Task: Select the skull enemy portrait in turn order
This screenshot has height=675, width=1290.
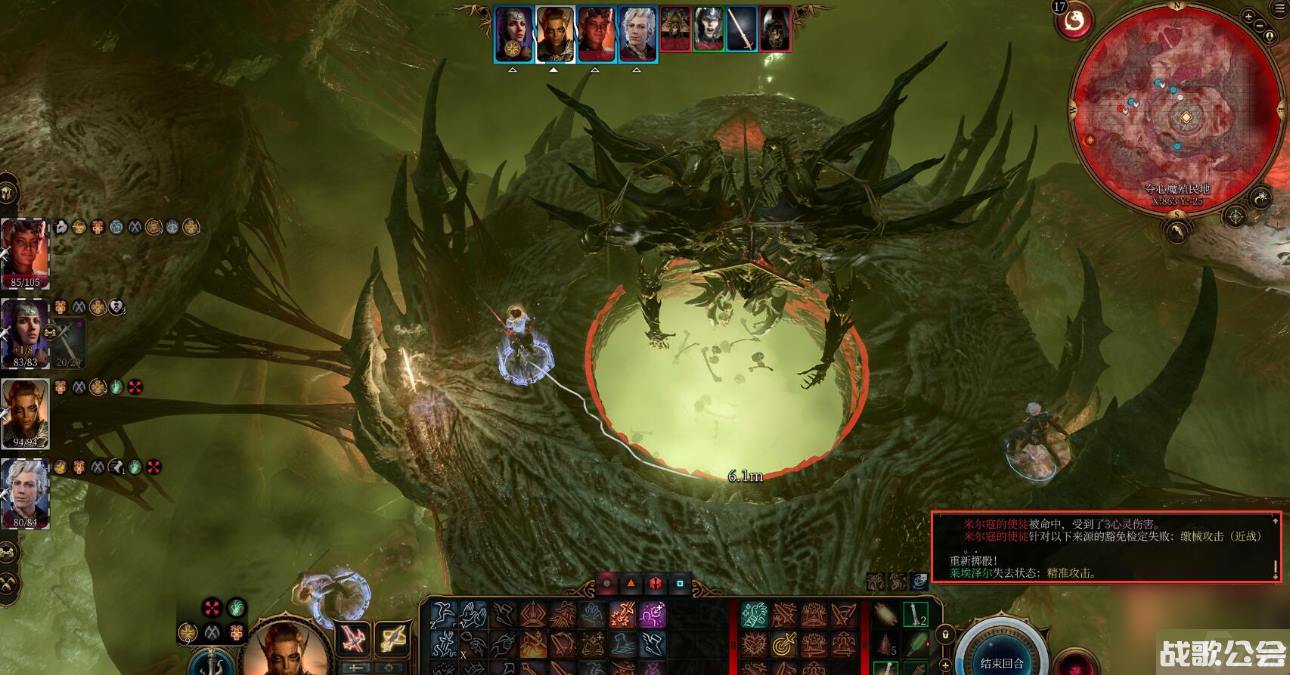Action: [774, 30]
